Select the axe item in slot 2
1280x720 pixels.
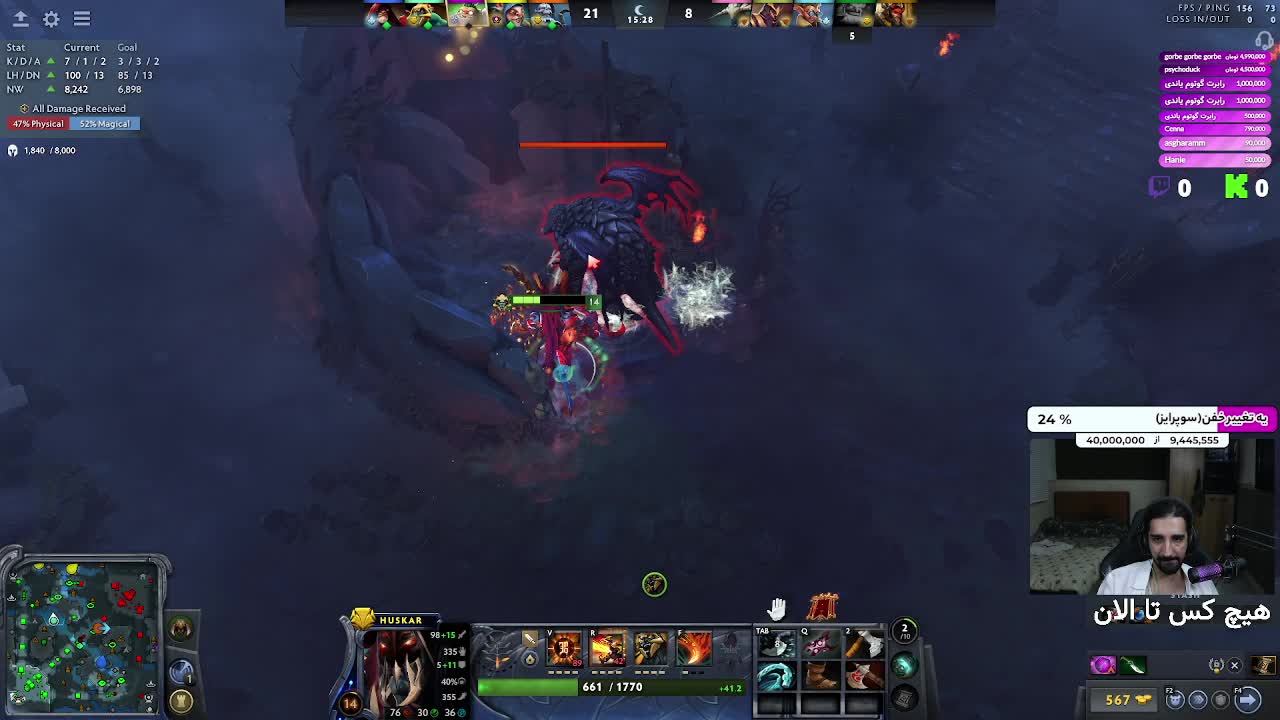pos(862,646)
